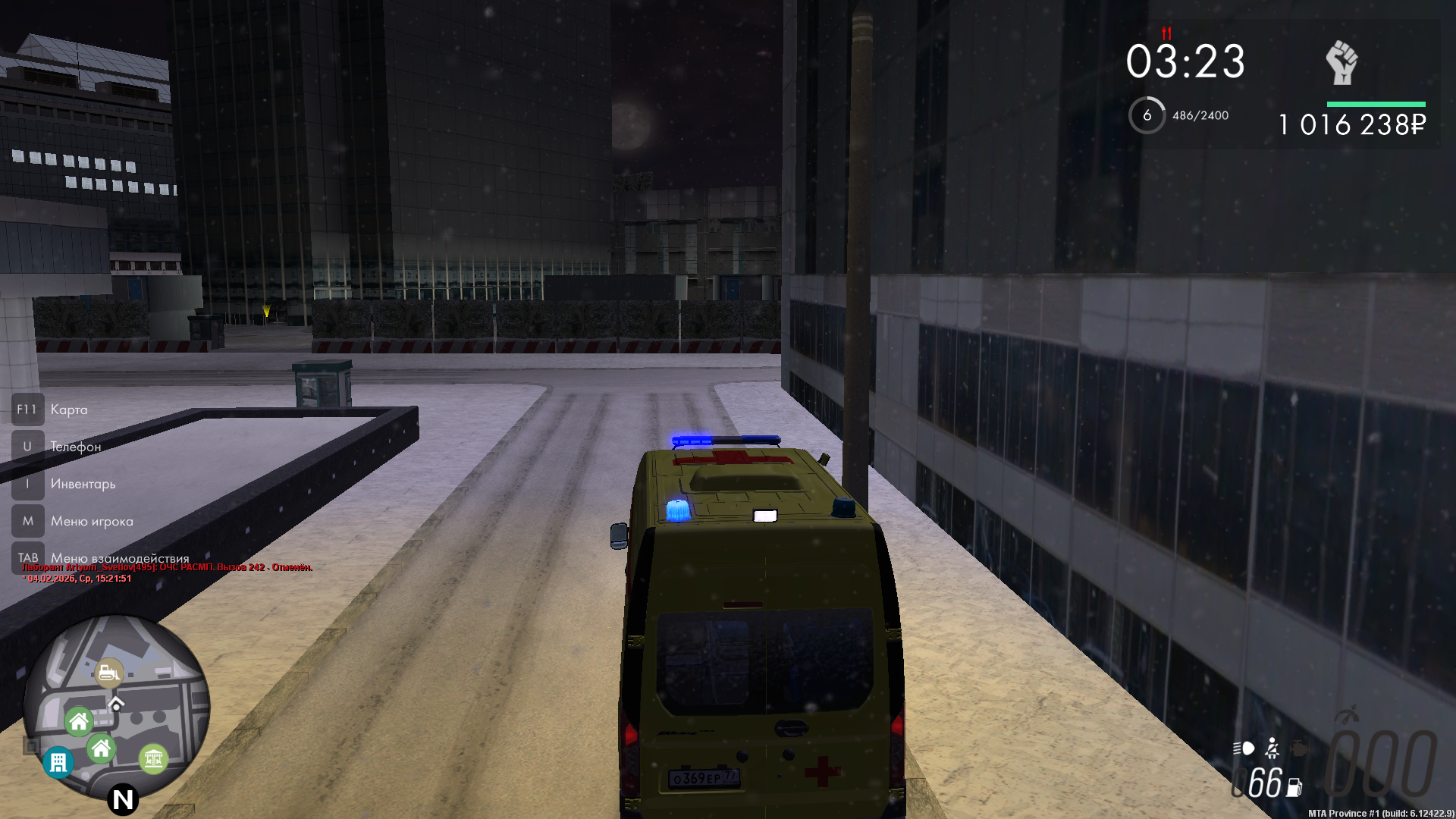Click the N compass indicator on minimap
Screen dimensions: 1456x819
tap(122, 799)
